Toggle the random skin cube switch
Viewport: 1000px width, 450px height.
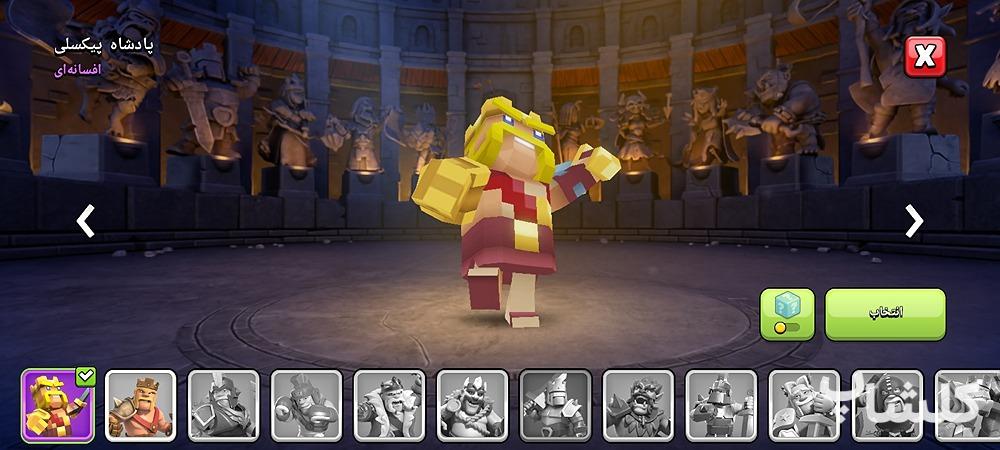point(787,314)
